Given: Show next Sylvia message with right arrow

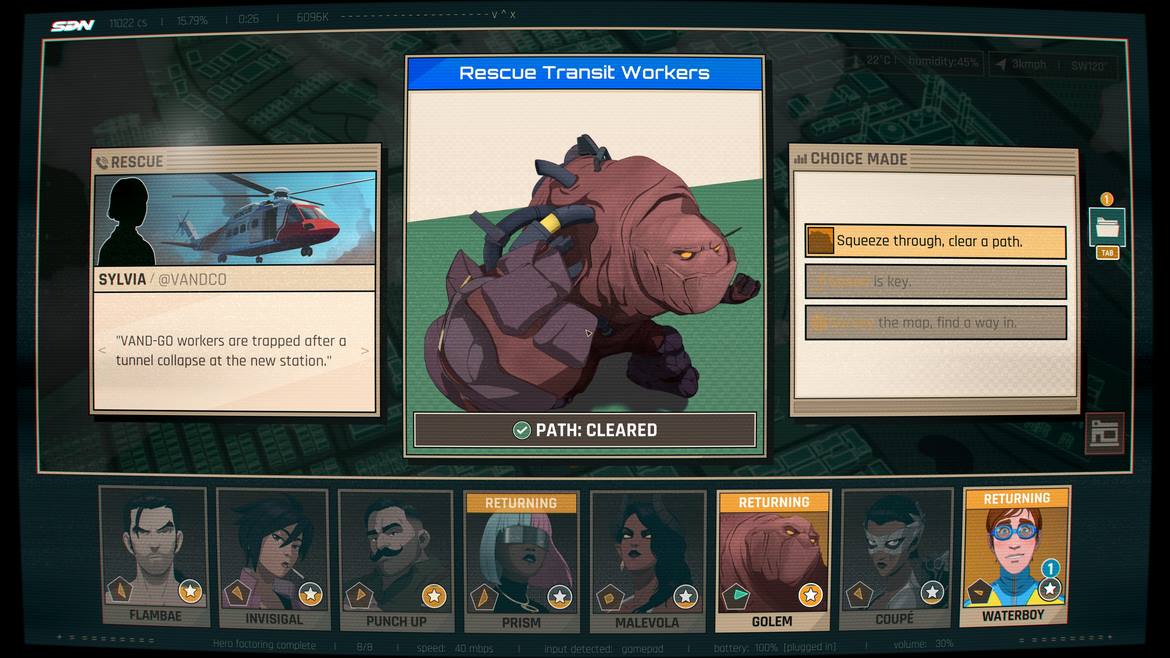Looking at the screenshot, I should (365, 351).
